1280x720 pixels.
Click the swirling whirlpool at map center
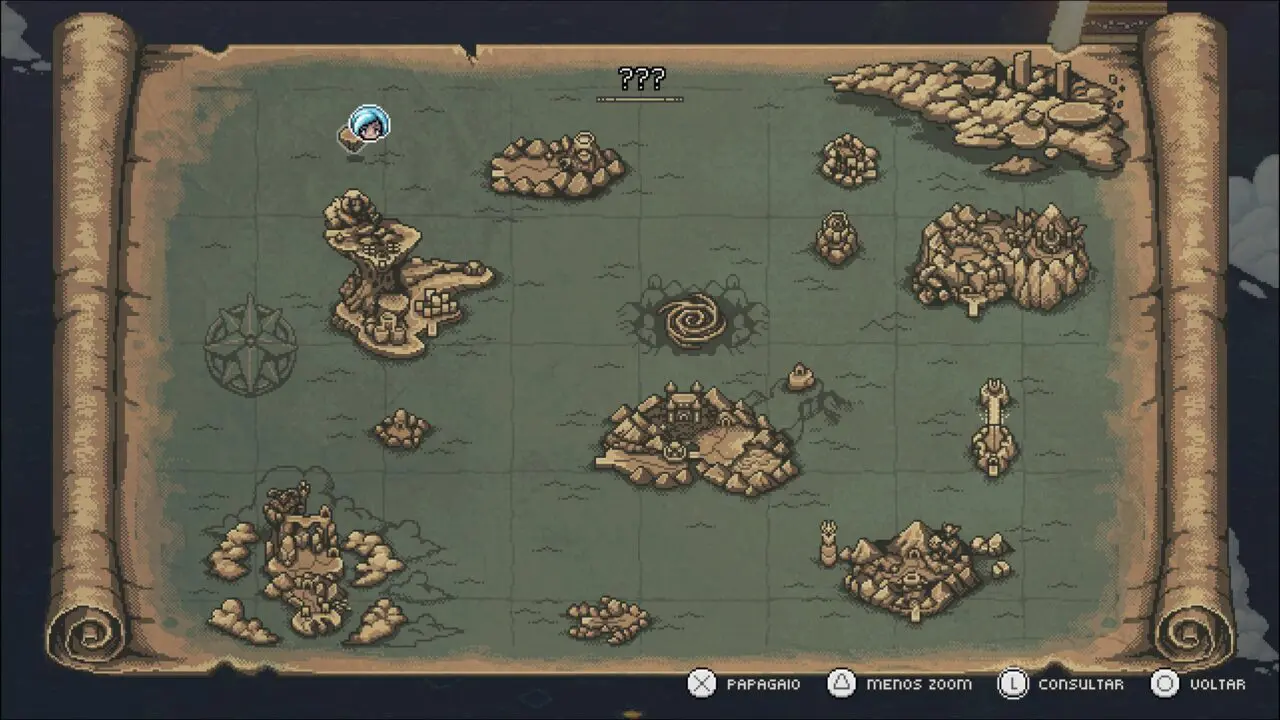click(692, 319)
